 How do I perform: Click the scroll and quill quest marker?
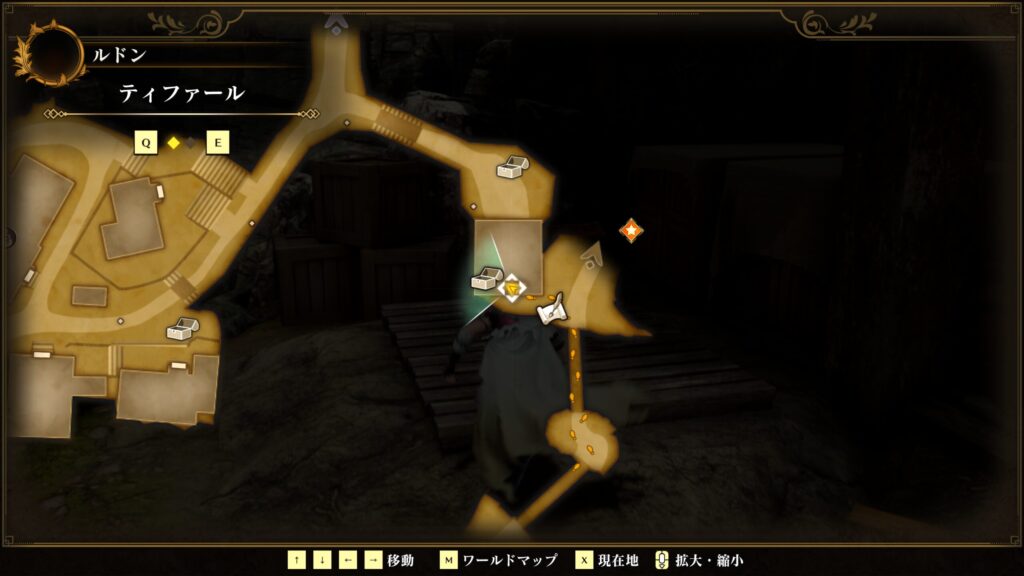tap(551, 311)
